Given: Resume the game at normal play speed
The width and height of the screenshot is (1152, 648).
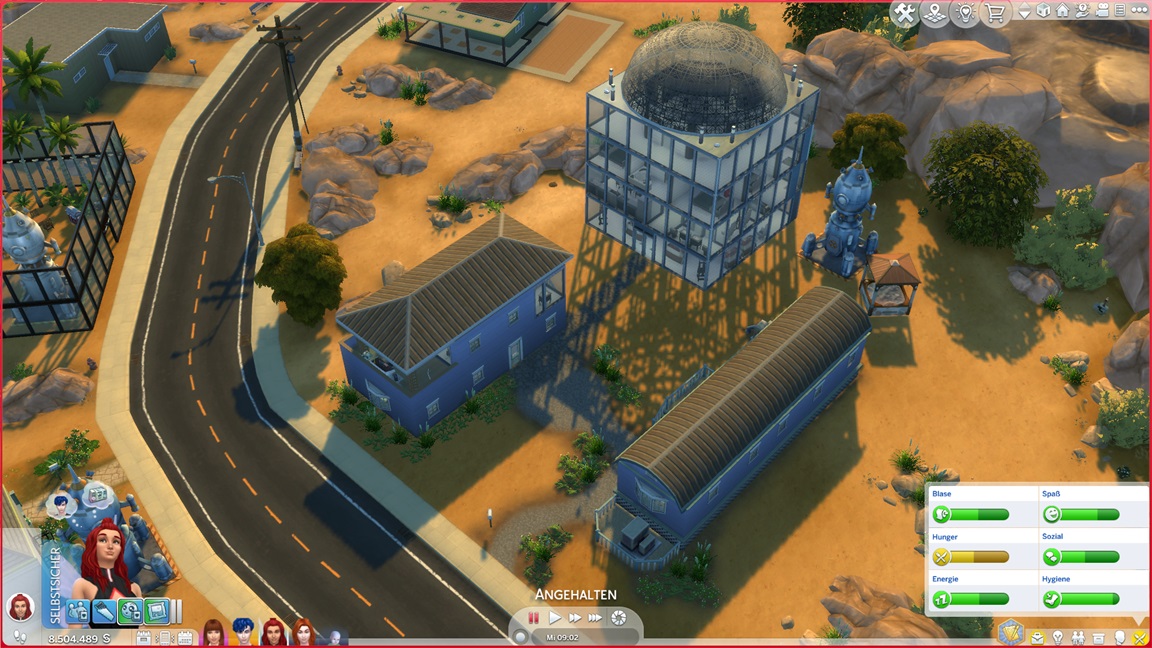Looking at the screenshot, I should coord(555,618).
